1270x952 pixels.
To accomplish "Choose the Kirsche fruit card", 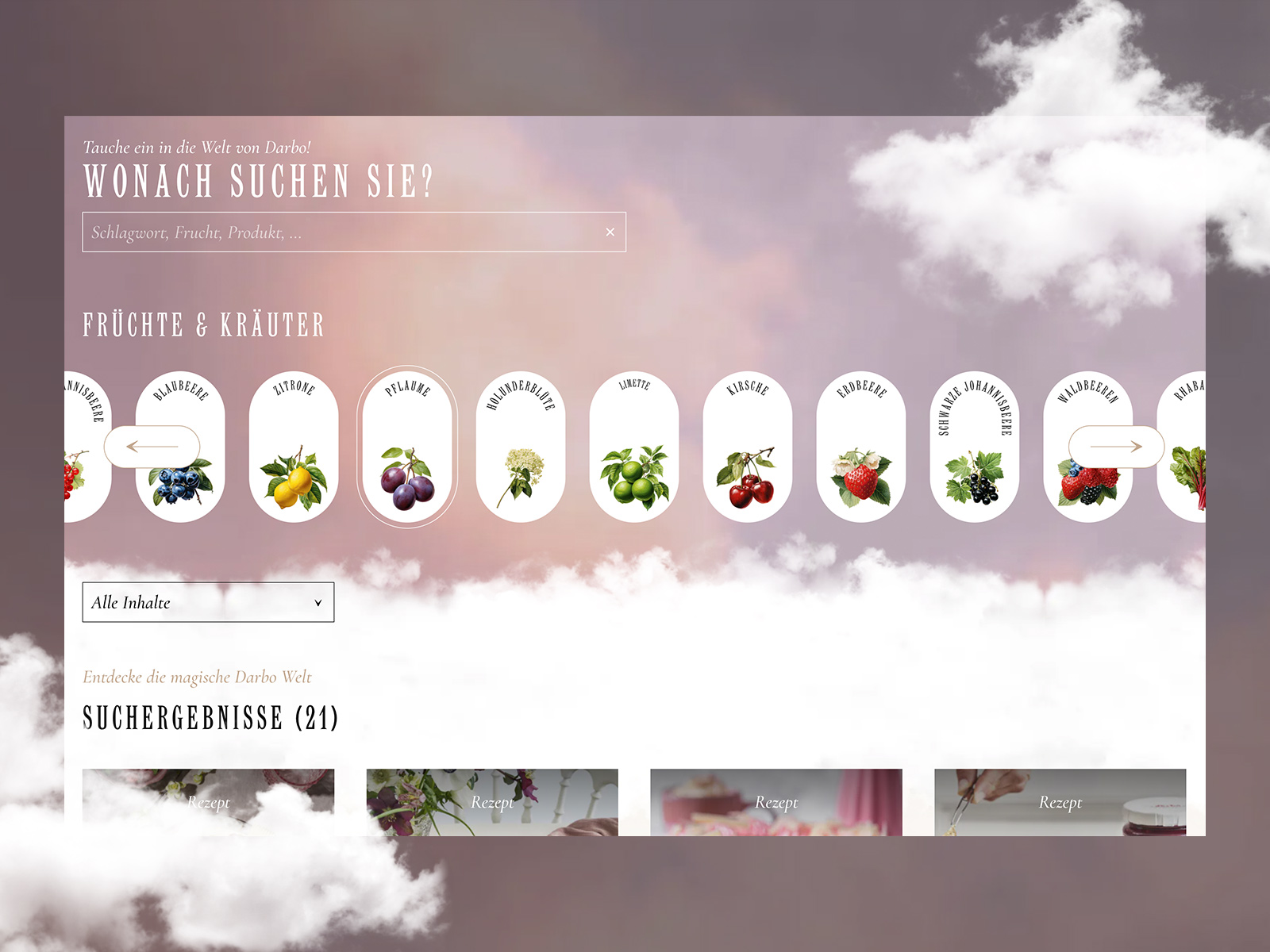I will pos(748,447).
